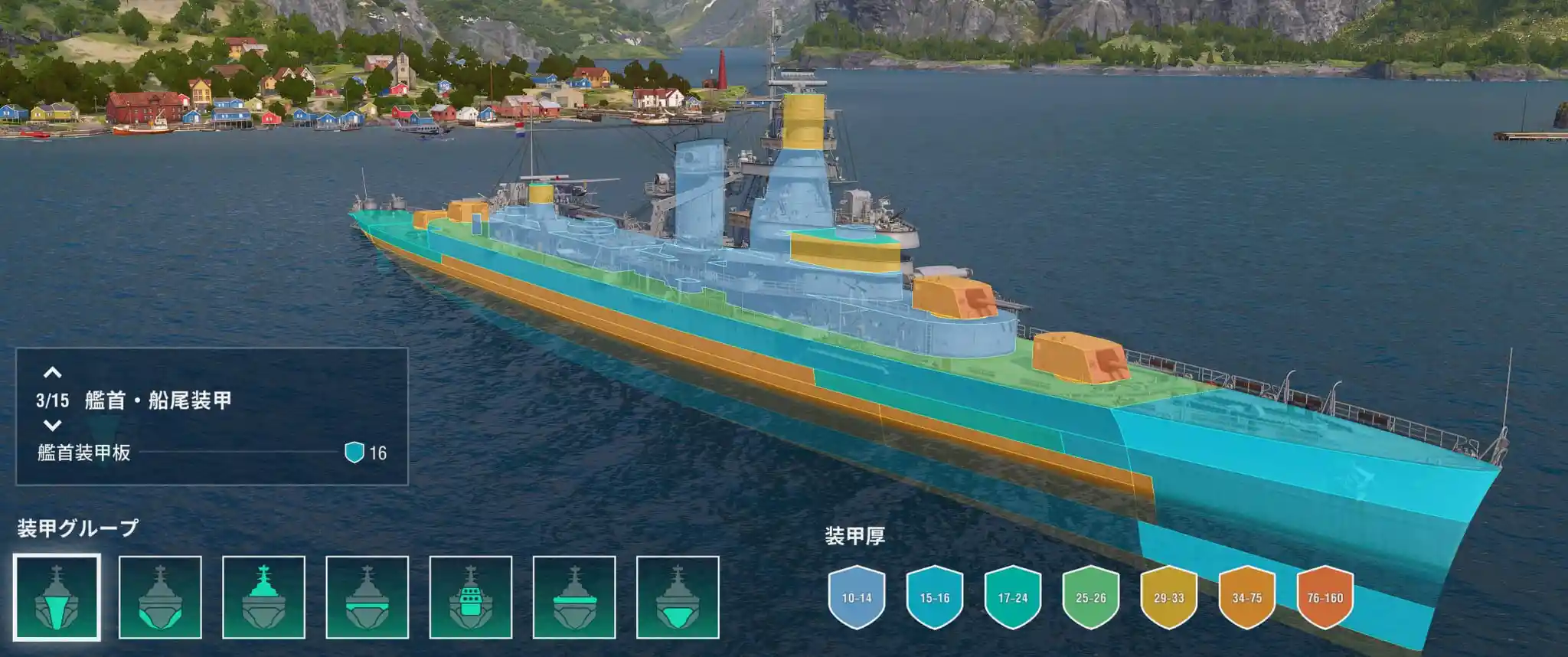Select the bow and stern armor group icon
Image resolution: width=1568 pixels, height=657 pixels.
coord(57,597)
